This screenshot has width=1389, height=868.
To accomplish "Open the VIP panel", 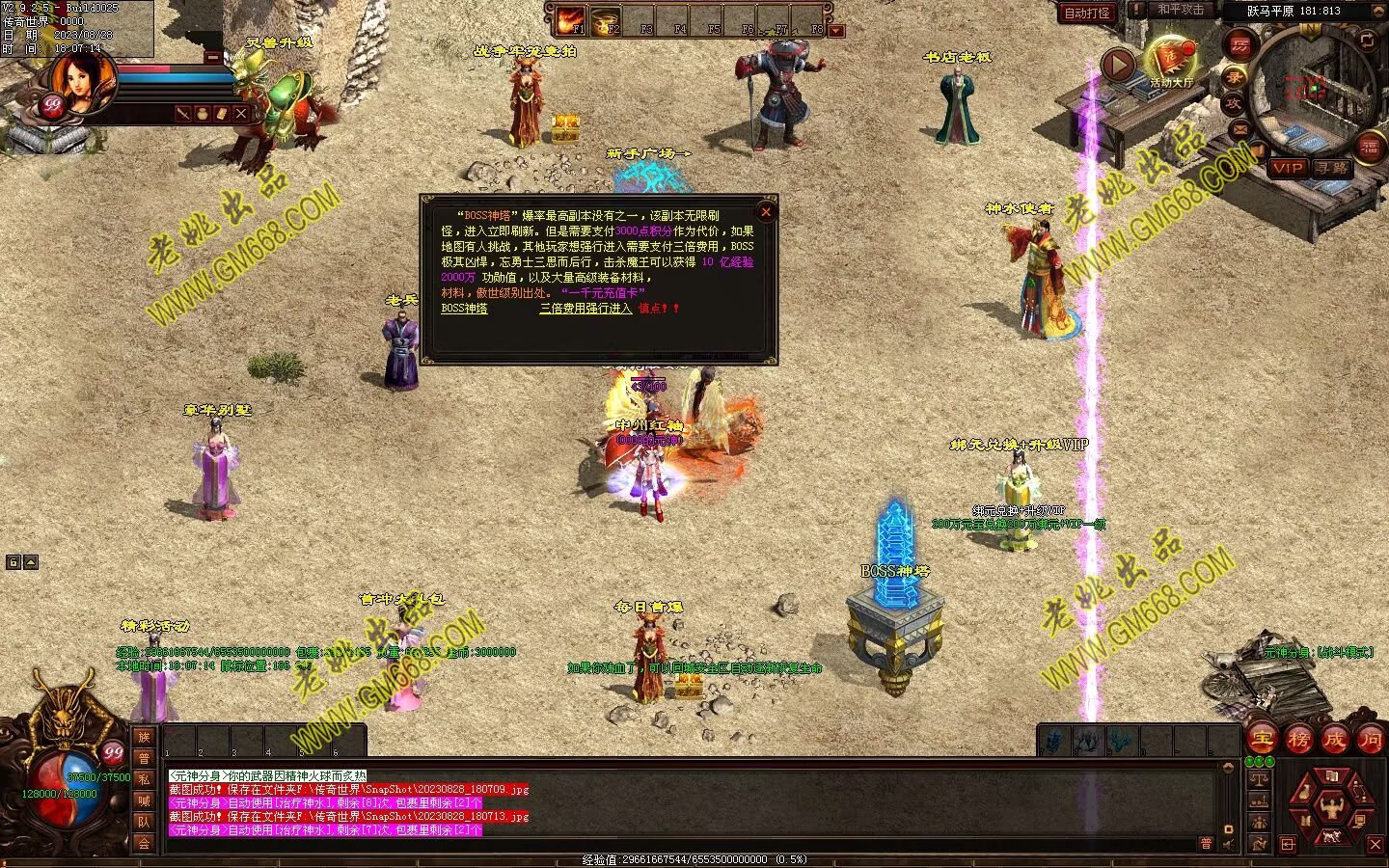I will [1288, 168].
